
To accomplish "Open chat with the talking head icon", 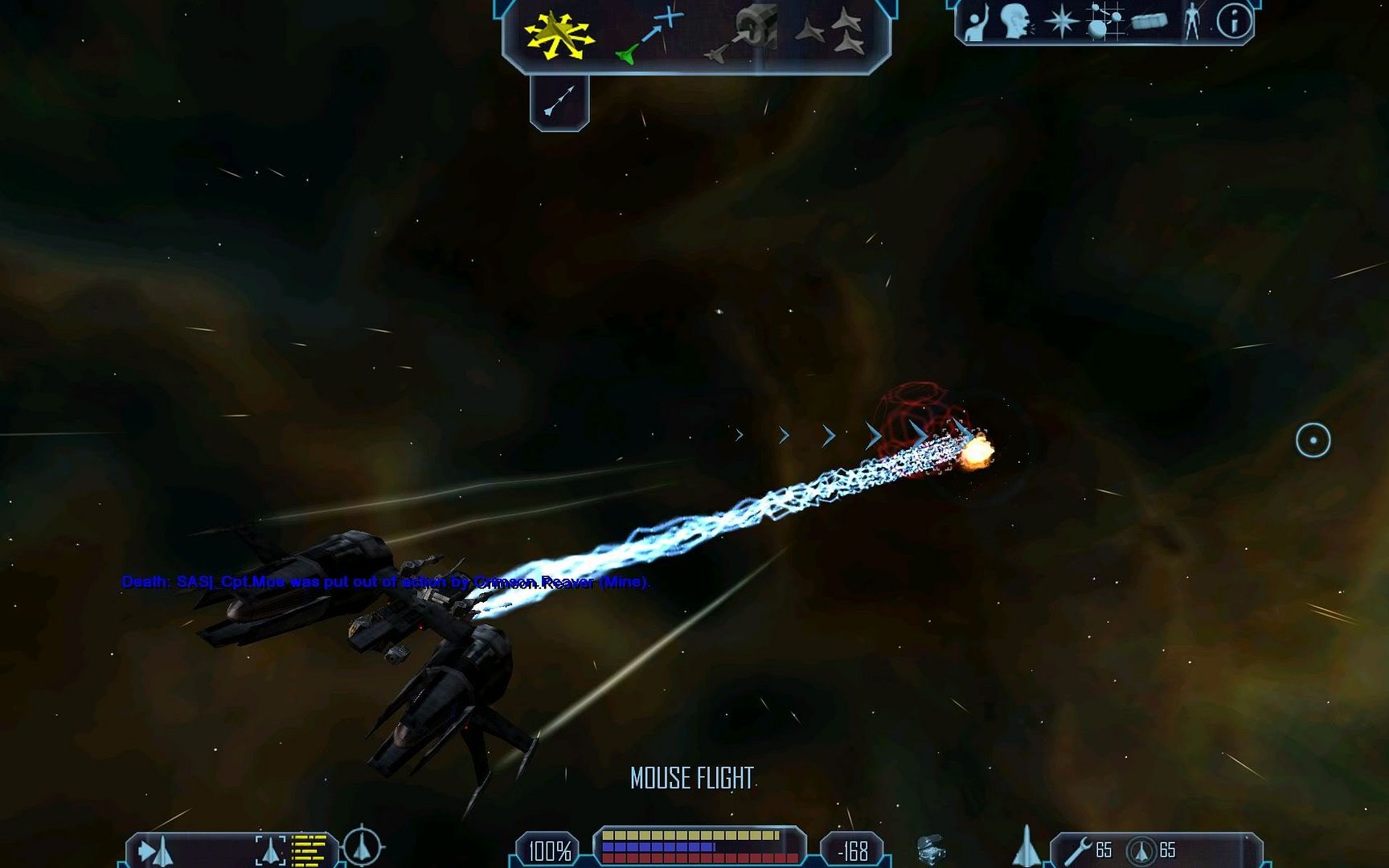I will [x=1016, y=21].
